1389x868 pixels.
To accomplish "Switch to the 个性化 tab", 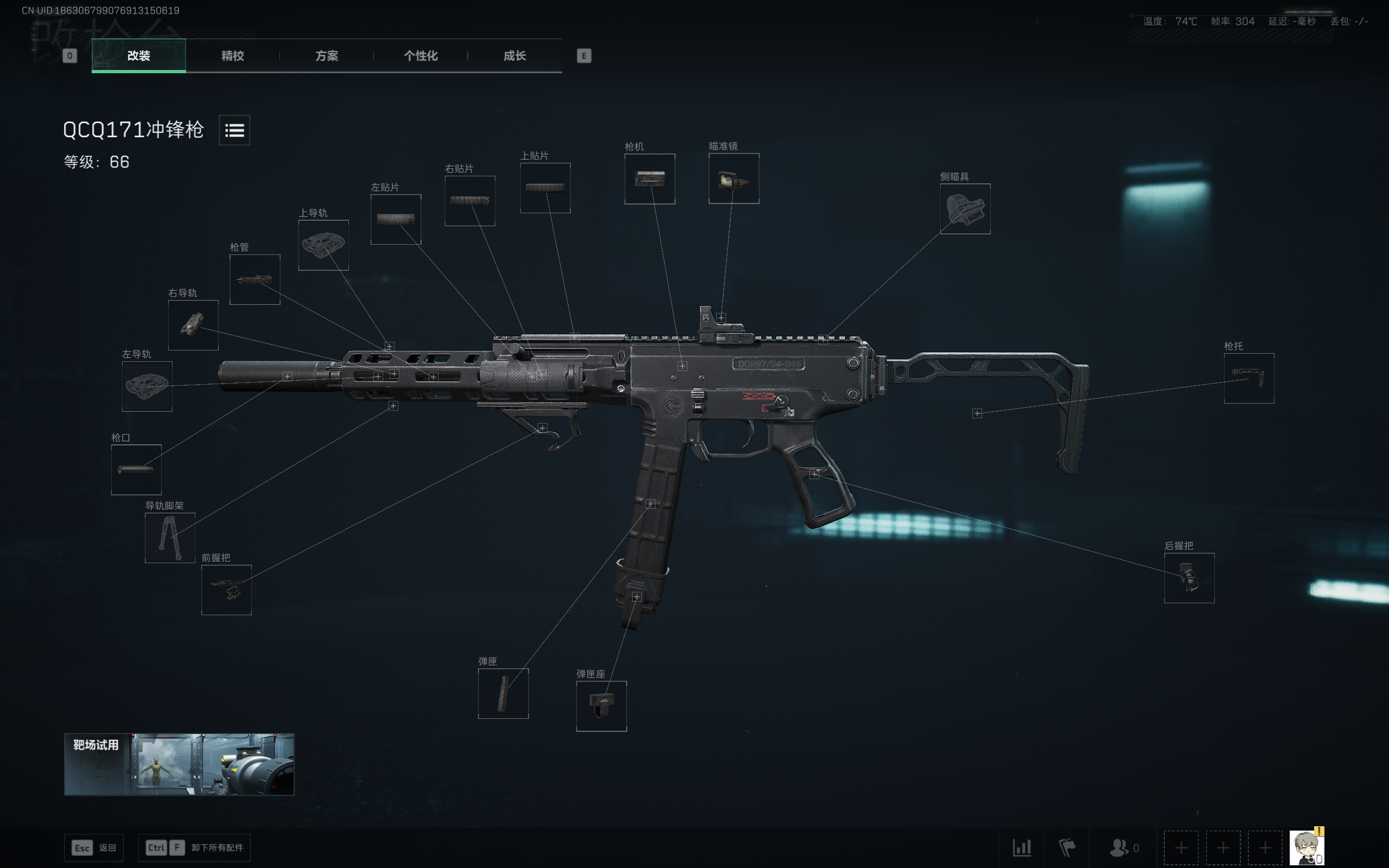I will (x=420, y=56).
